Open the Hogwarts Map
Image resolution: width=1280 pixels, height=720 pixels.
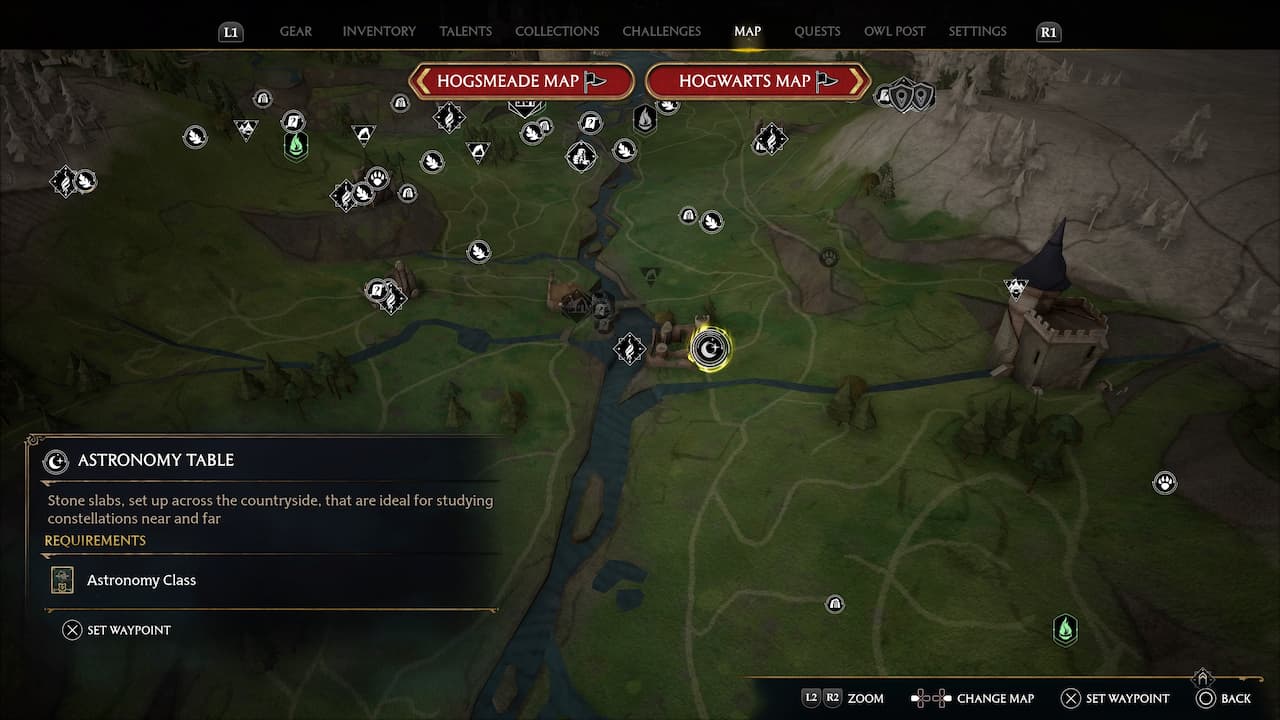(757, 81)
